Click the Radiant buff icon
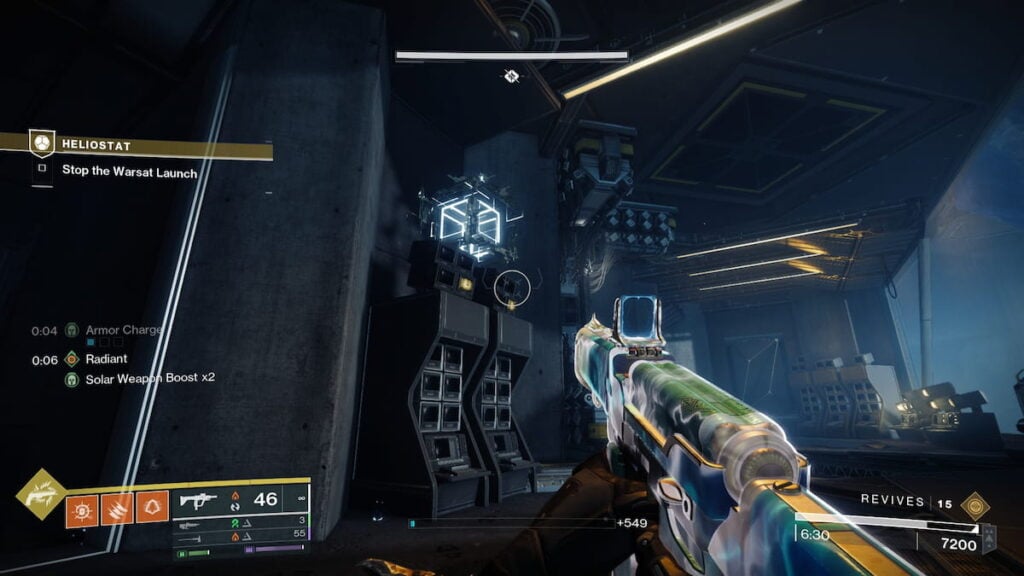Viewport: 1024px width, 576px height. (x=71, y=359)
